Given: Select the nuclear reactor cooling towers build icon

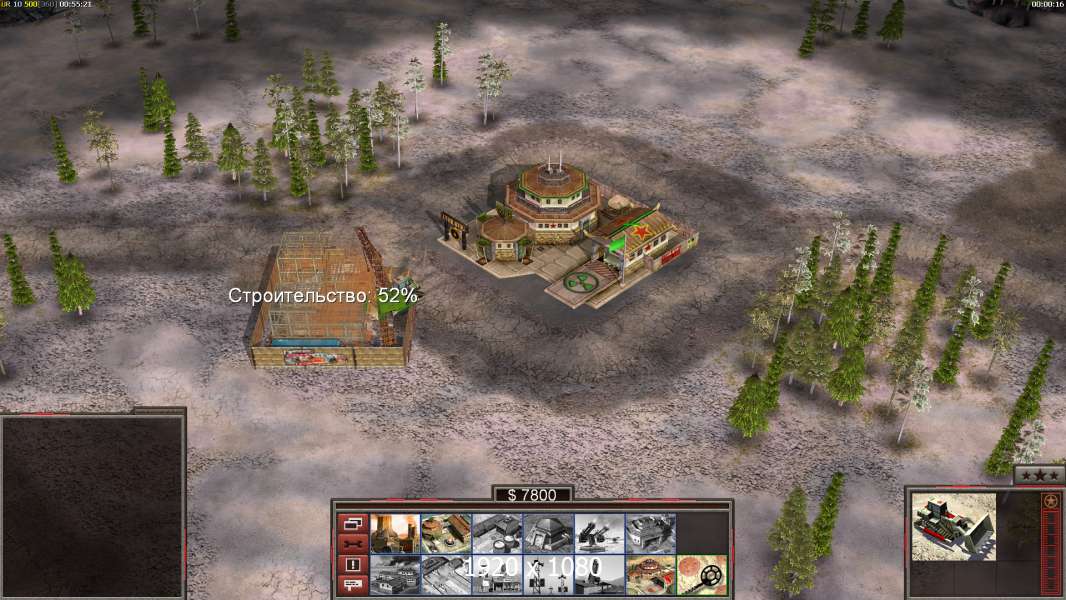Looking at the screenshot, I should 395,533.
